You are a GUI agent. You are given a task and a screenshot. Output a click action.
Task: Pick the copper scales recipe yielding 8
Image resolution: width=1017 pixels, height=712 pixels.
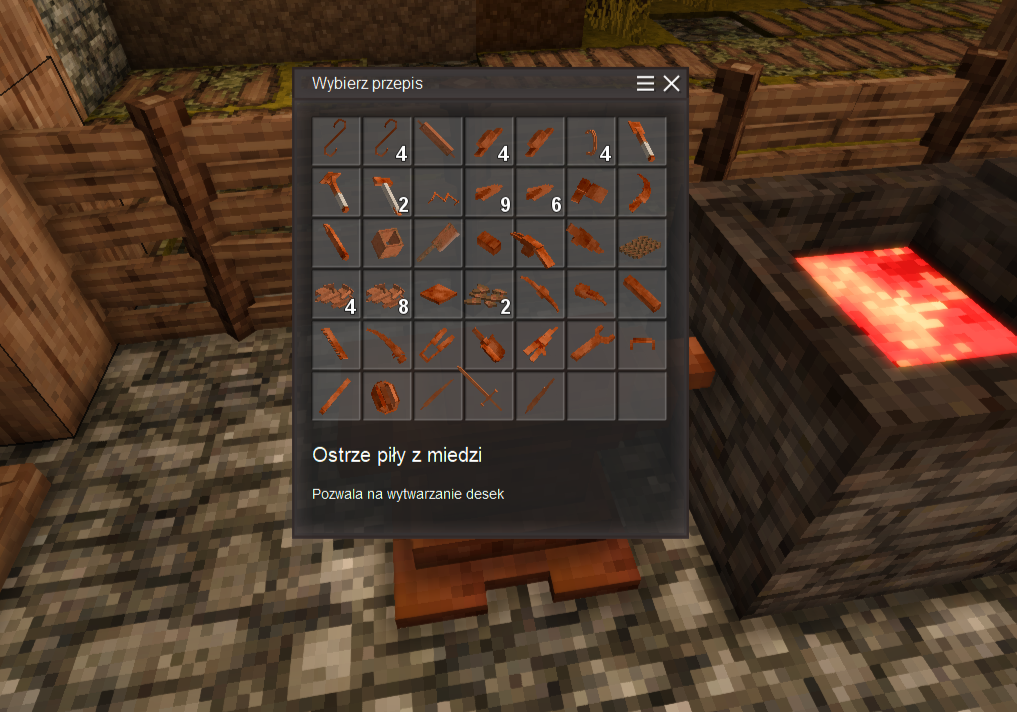tap(388, 295)
